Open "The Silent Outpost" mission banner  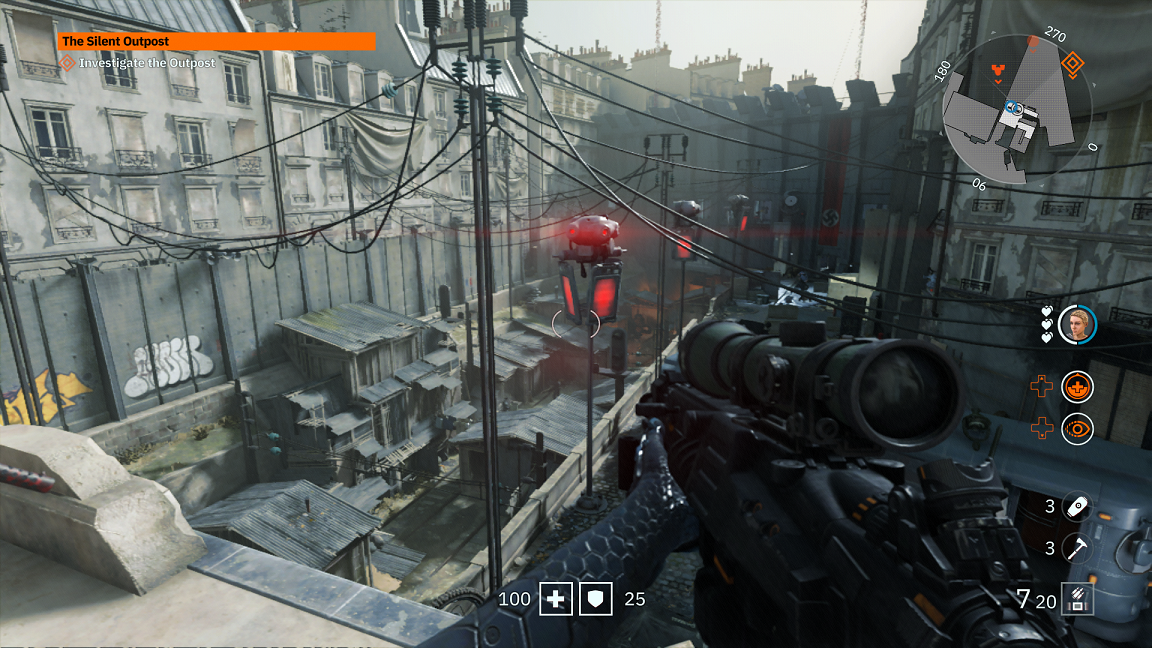[216, 41]
